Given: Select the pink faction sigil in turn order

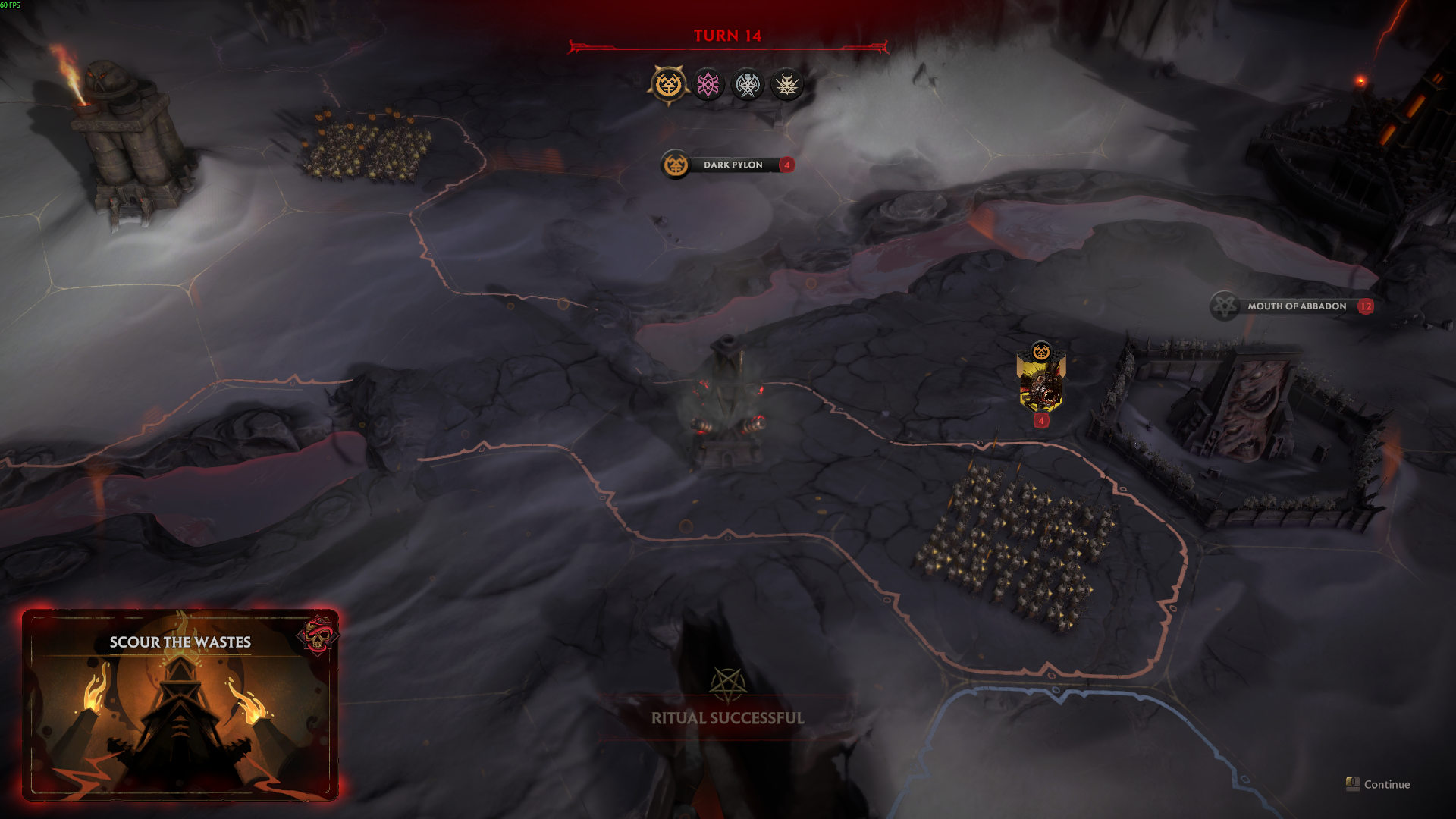Looking at the screenshot, I should (708, 84).
